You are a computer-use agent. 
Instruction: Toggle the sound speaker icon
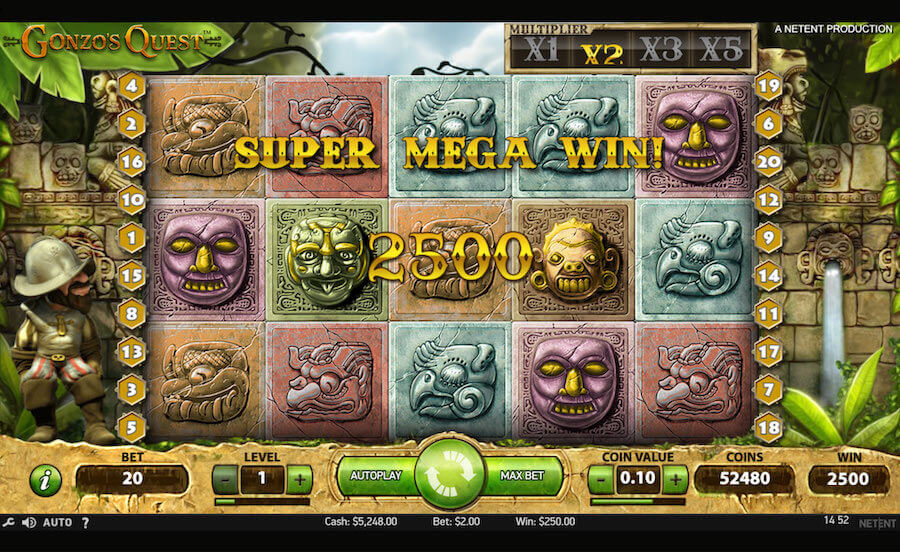pos(29,522)
